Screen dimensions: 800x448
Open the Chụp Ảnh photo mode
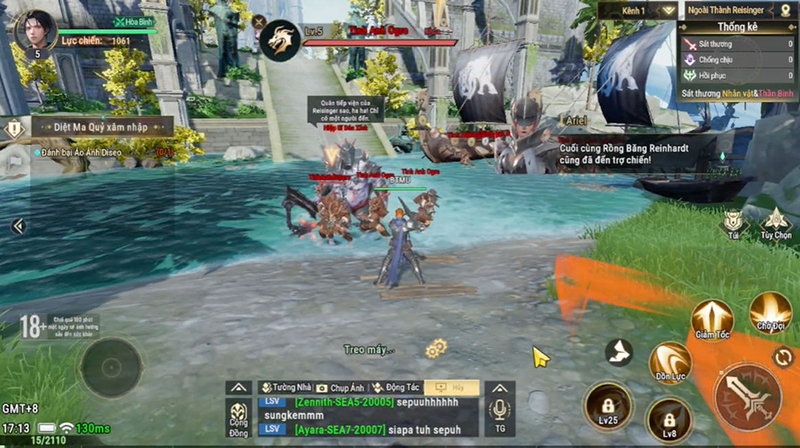[339, 388]
